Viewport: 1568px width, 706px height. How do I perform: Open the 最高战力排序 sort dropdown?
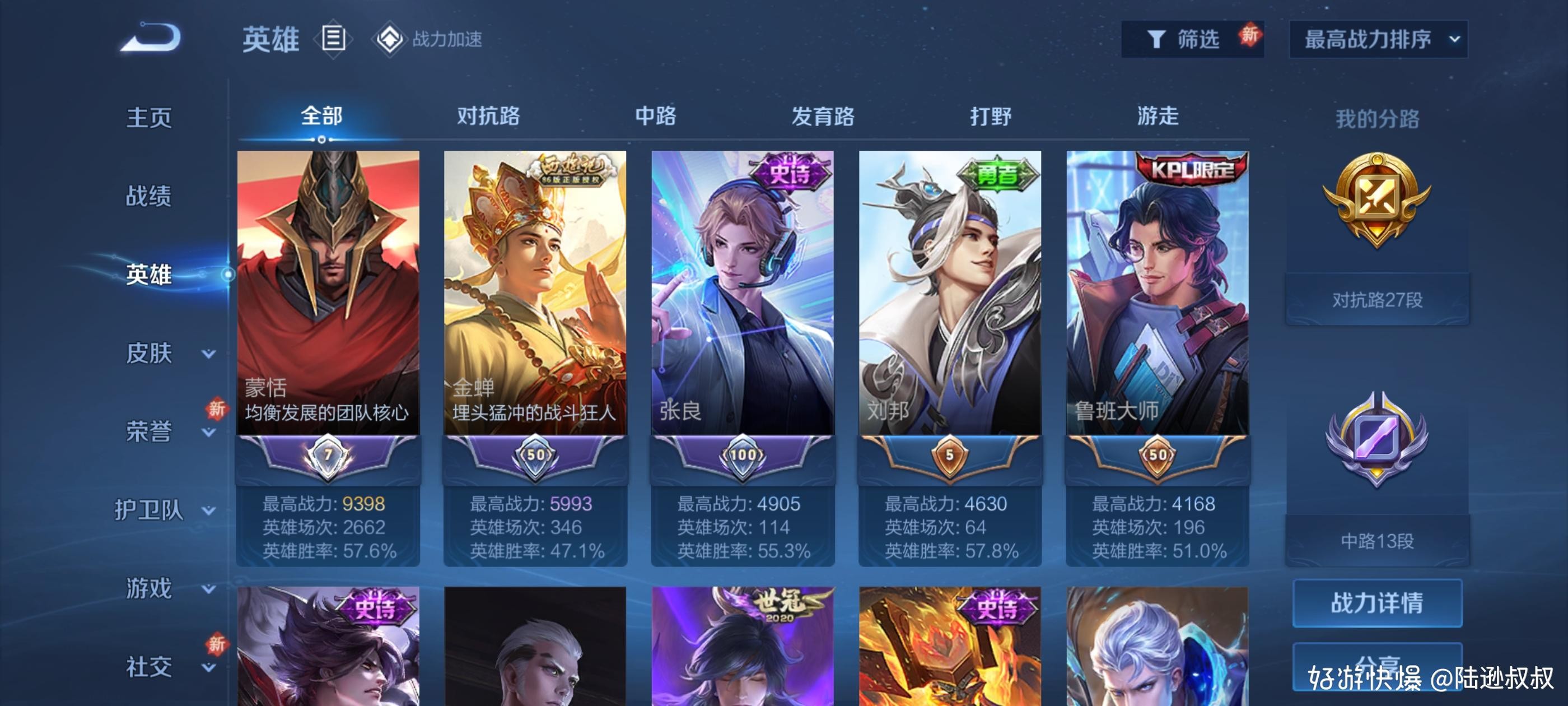[x=1378, y=39]
